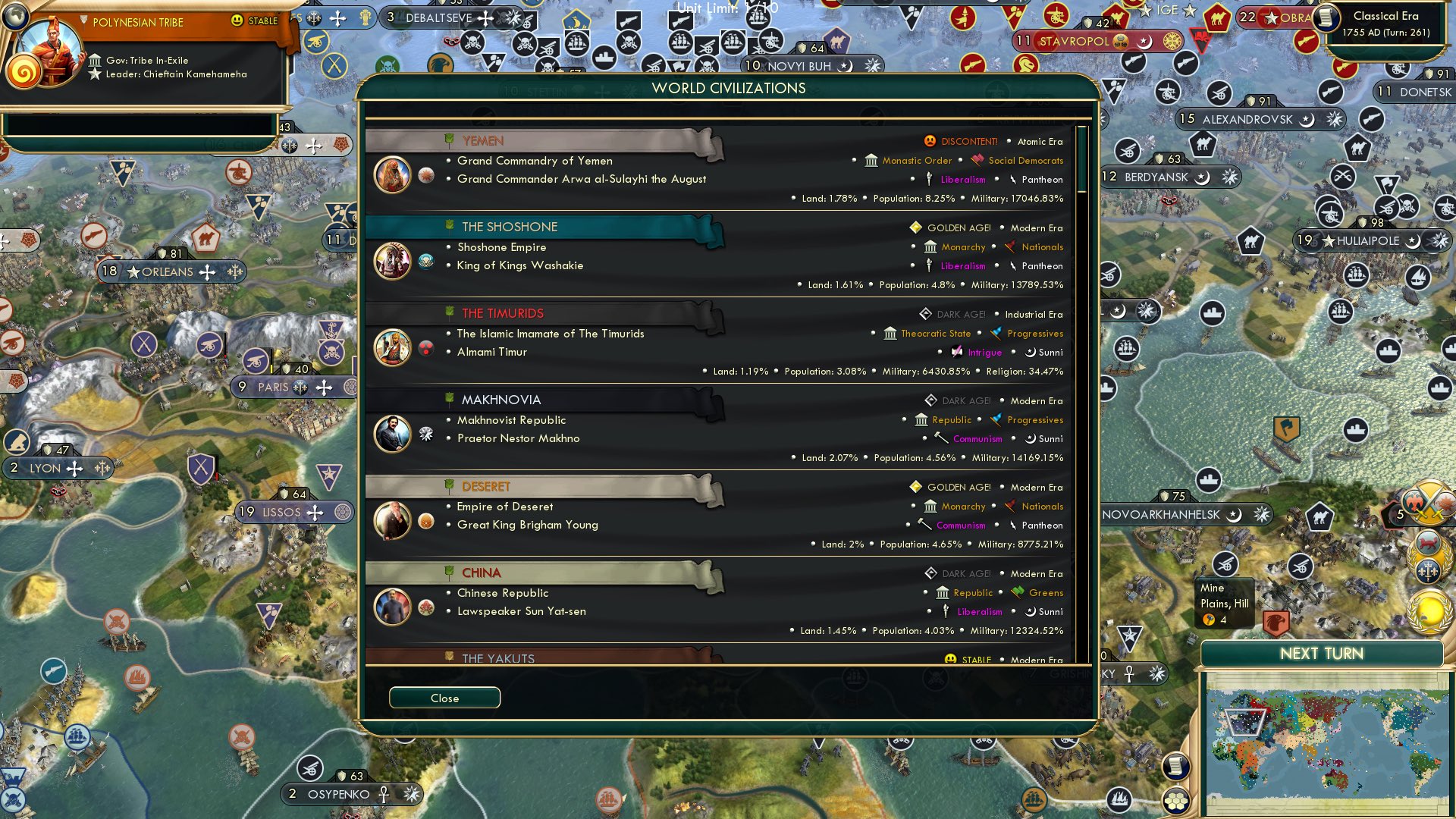Click the Close button
Viewport: 1456px width, 819px height.
pyautogui.click(x=444, y=698)
